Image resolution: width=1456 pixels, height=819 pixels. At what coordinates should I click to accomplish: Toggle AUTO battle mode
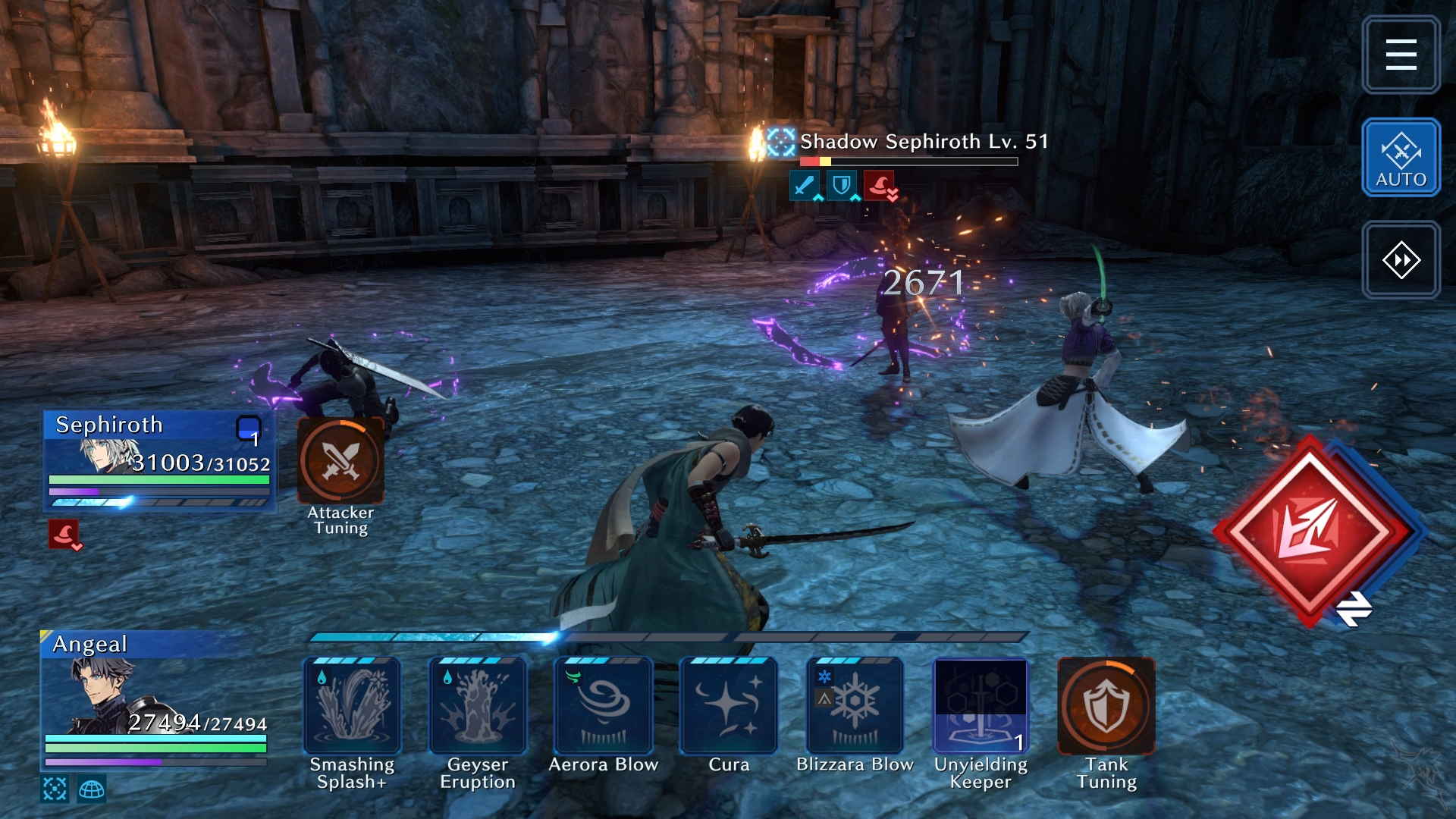(x=1401, y=158)
